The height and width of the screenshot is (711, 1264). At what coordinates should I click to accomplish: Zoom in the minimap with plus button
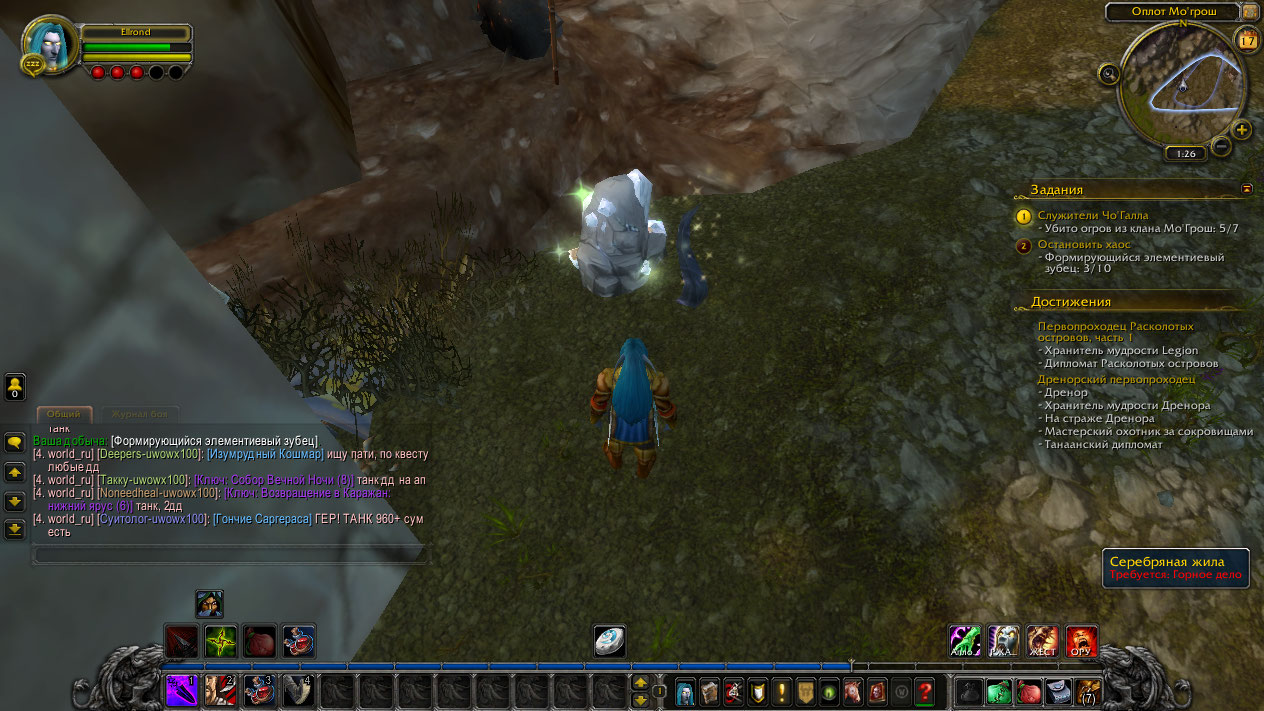[x=1241, y=130]
